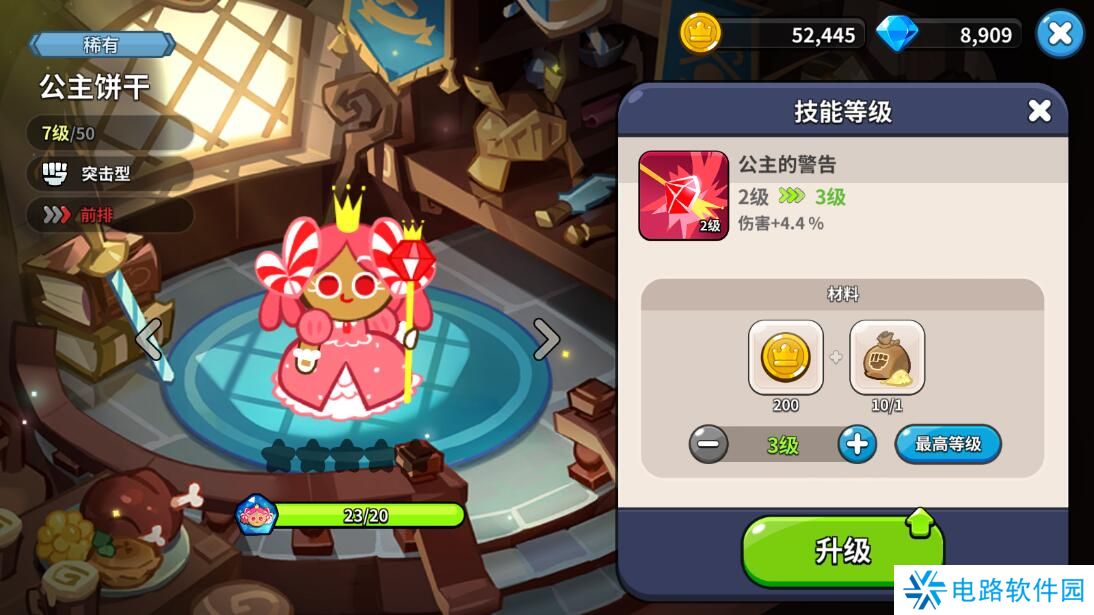Tap the gold coin material slot

click(x=785, y=358)
